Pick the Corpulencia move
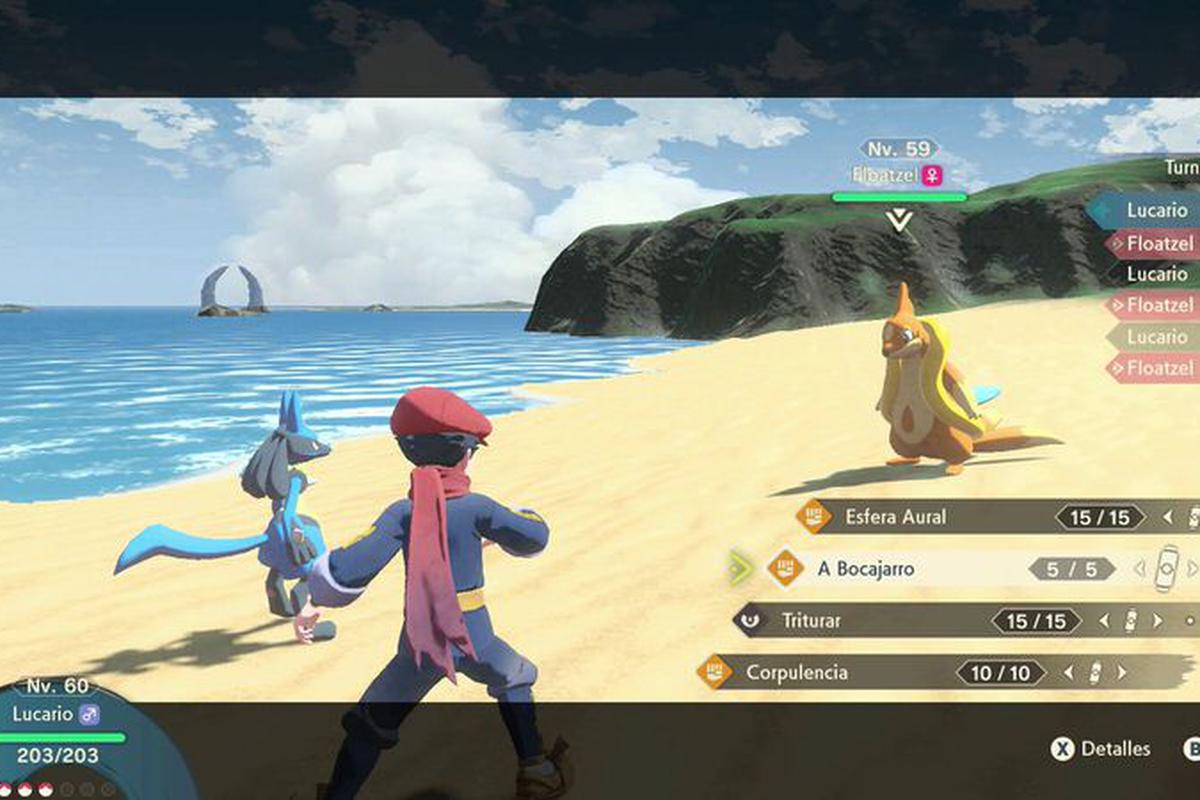This screenshot has height=800, width=1200. (796, 673)
